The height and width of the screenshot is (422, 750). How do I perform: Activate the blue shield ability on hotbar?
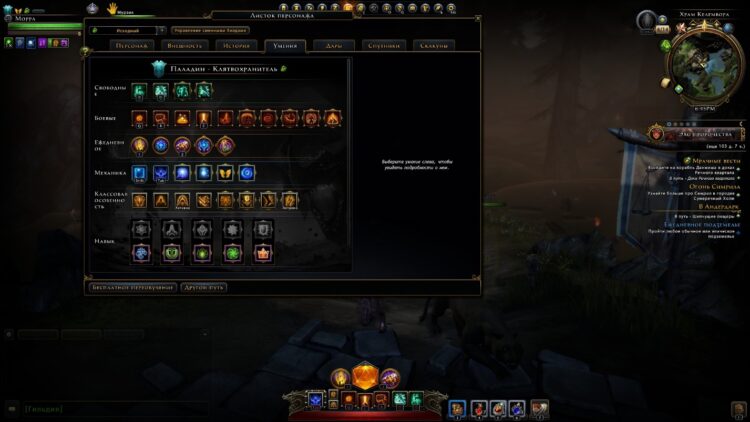click(x=316, y=399)
